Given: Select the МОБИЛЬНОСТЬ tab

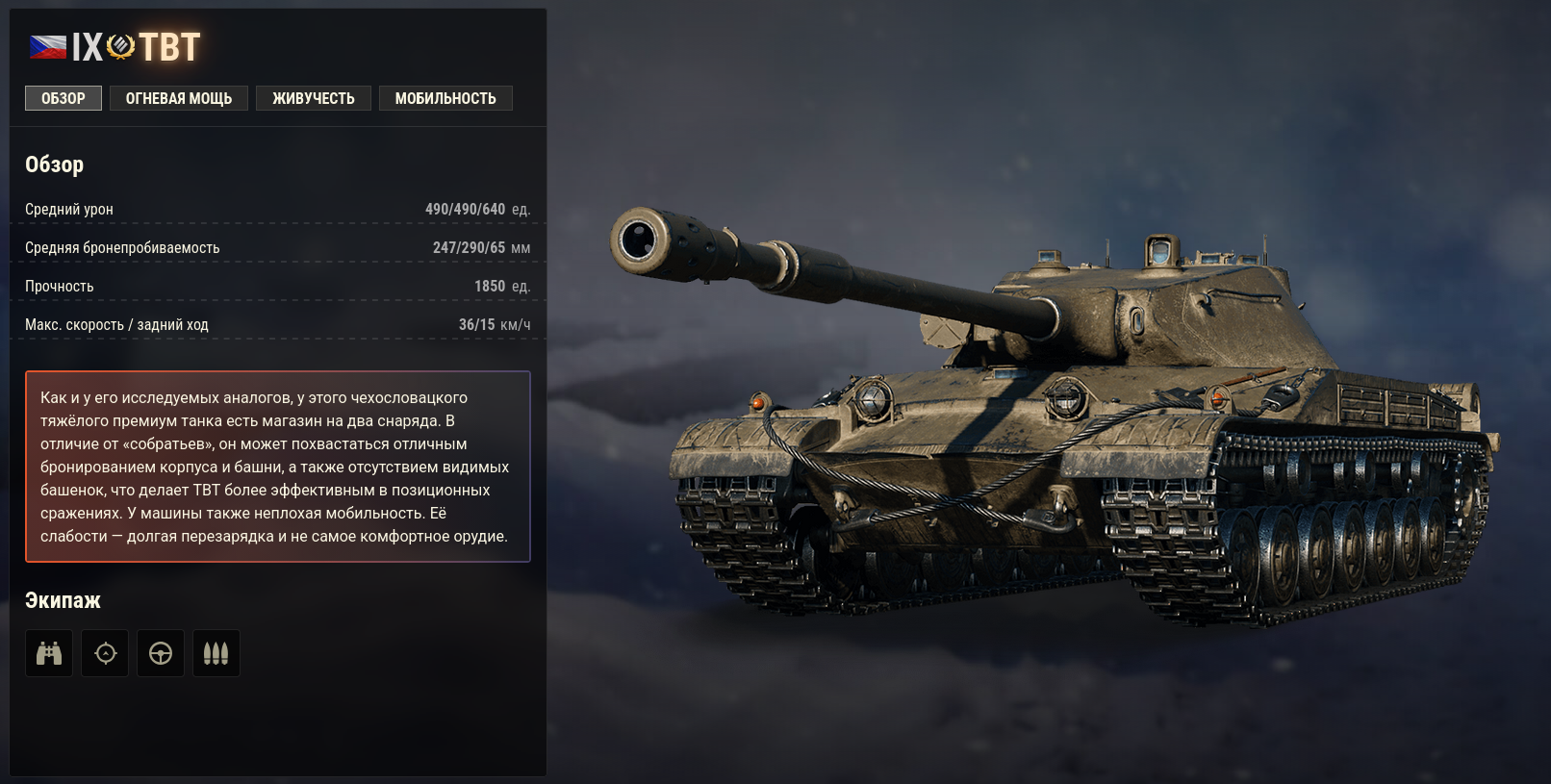Looking at the screenshot, I should click(x=445, y=97).
